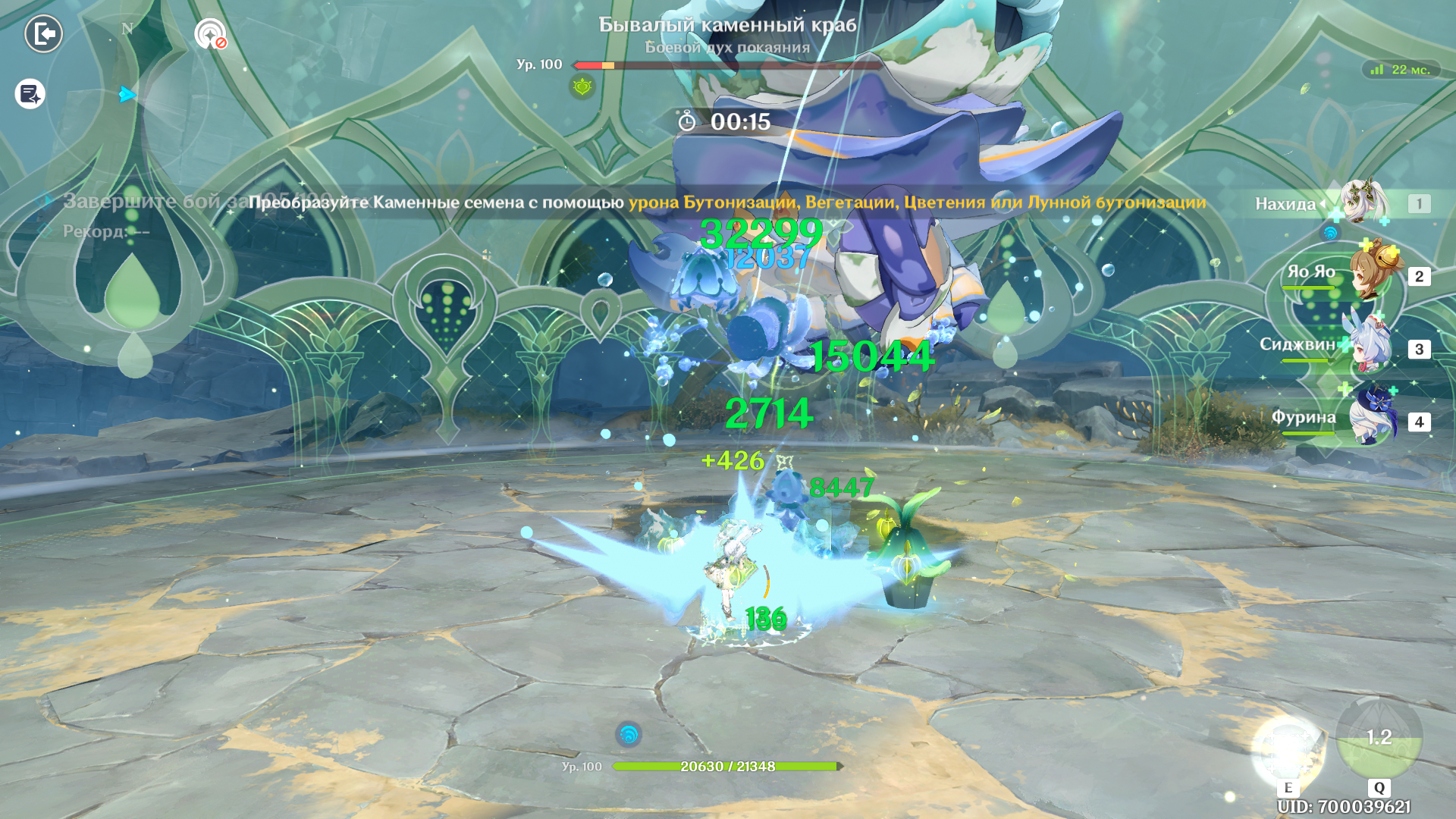Activate the glowing Elemental Skill button
The width and height of the screenshot is (1456, 819).
pyautogui.click(x=1288, y=750)
